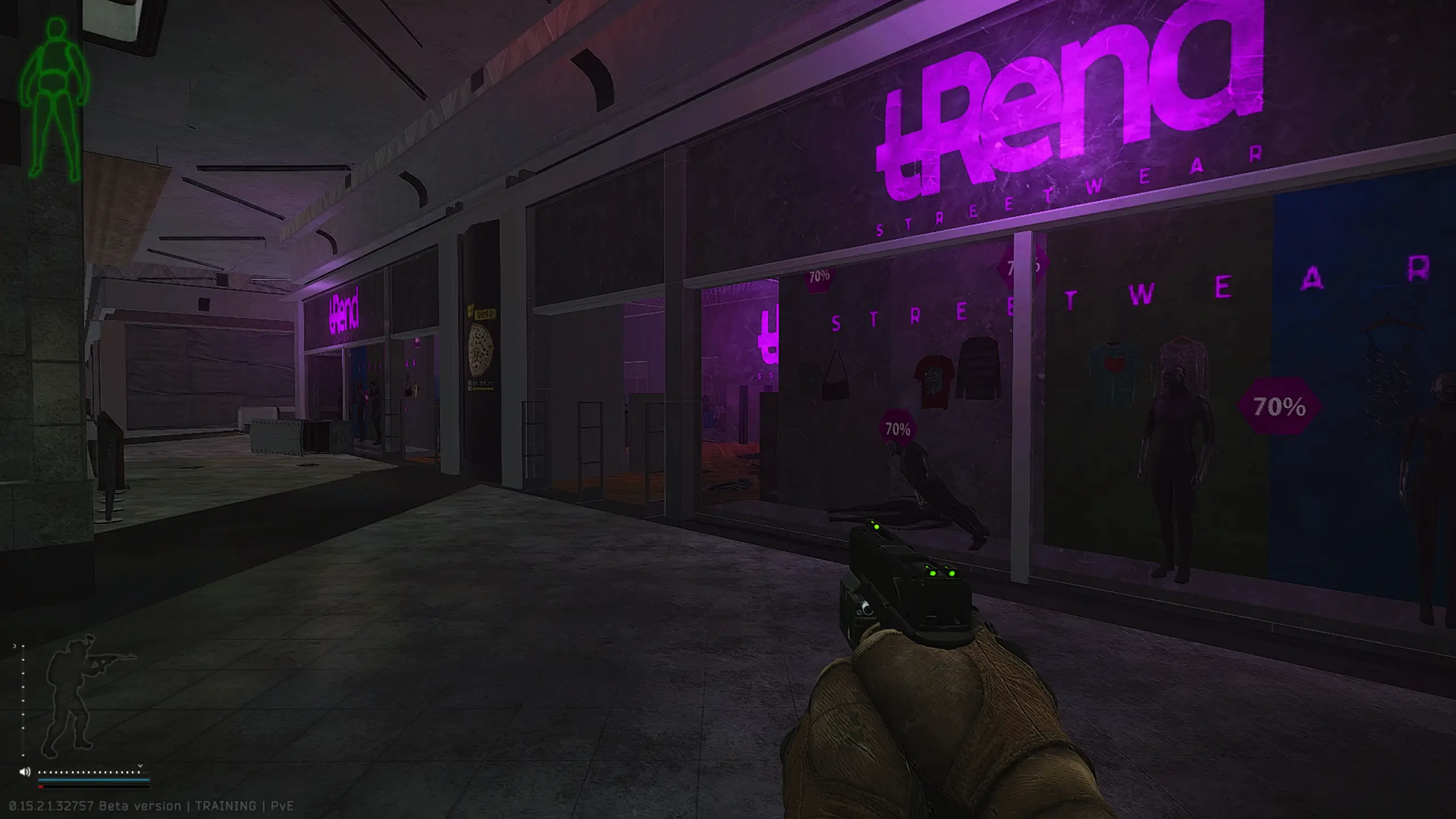Set the vertical stance height slider
This screenshot has height=819, width=1456.
pos(23,701)
